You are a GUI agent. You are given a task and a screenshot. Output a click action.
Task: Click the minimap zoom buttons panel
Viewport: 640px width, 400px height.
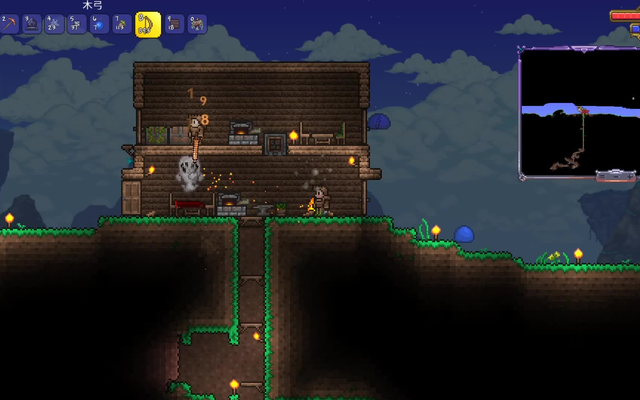tap(614, 176)
